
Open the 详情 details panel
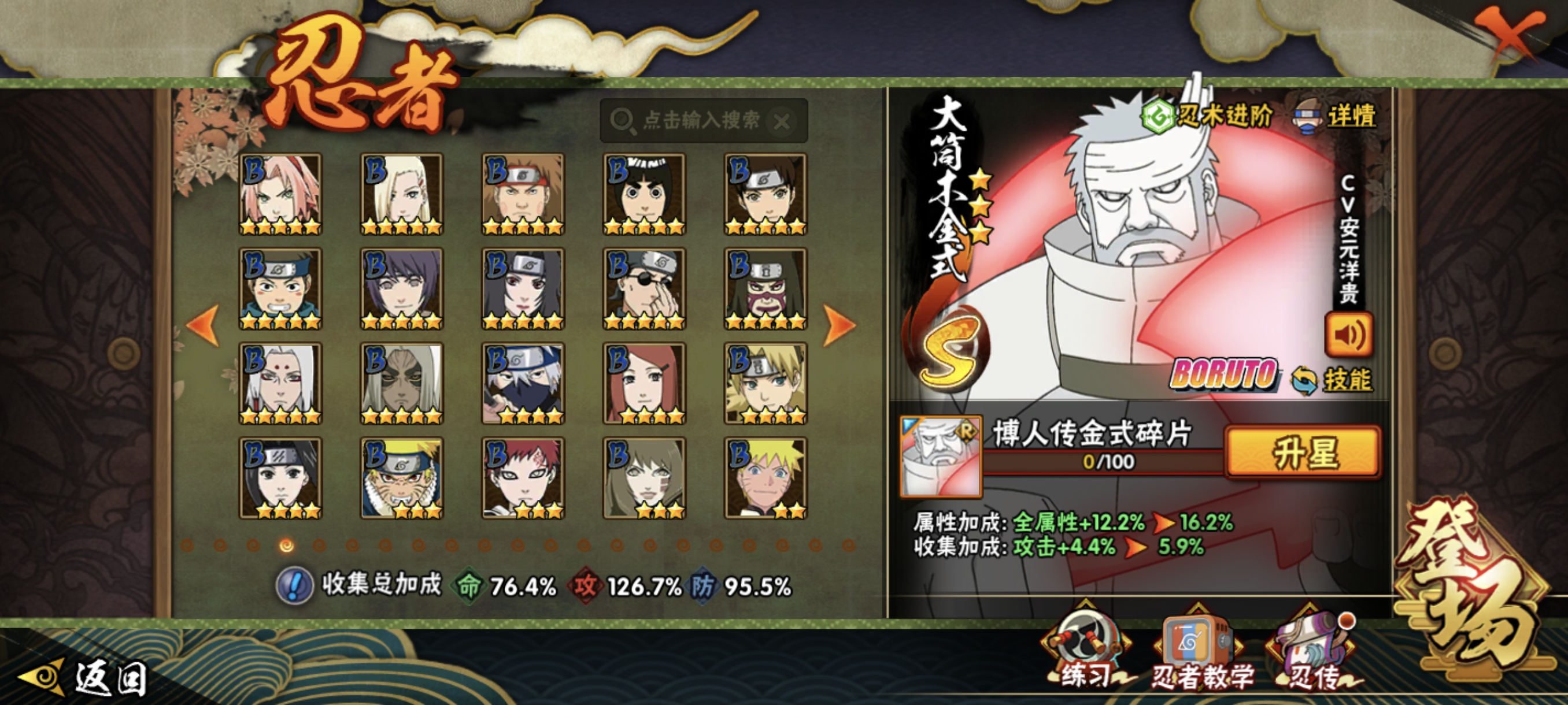tap(1336, 116)
